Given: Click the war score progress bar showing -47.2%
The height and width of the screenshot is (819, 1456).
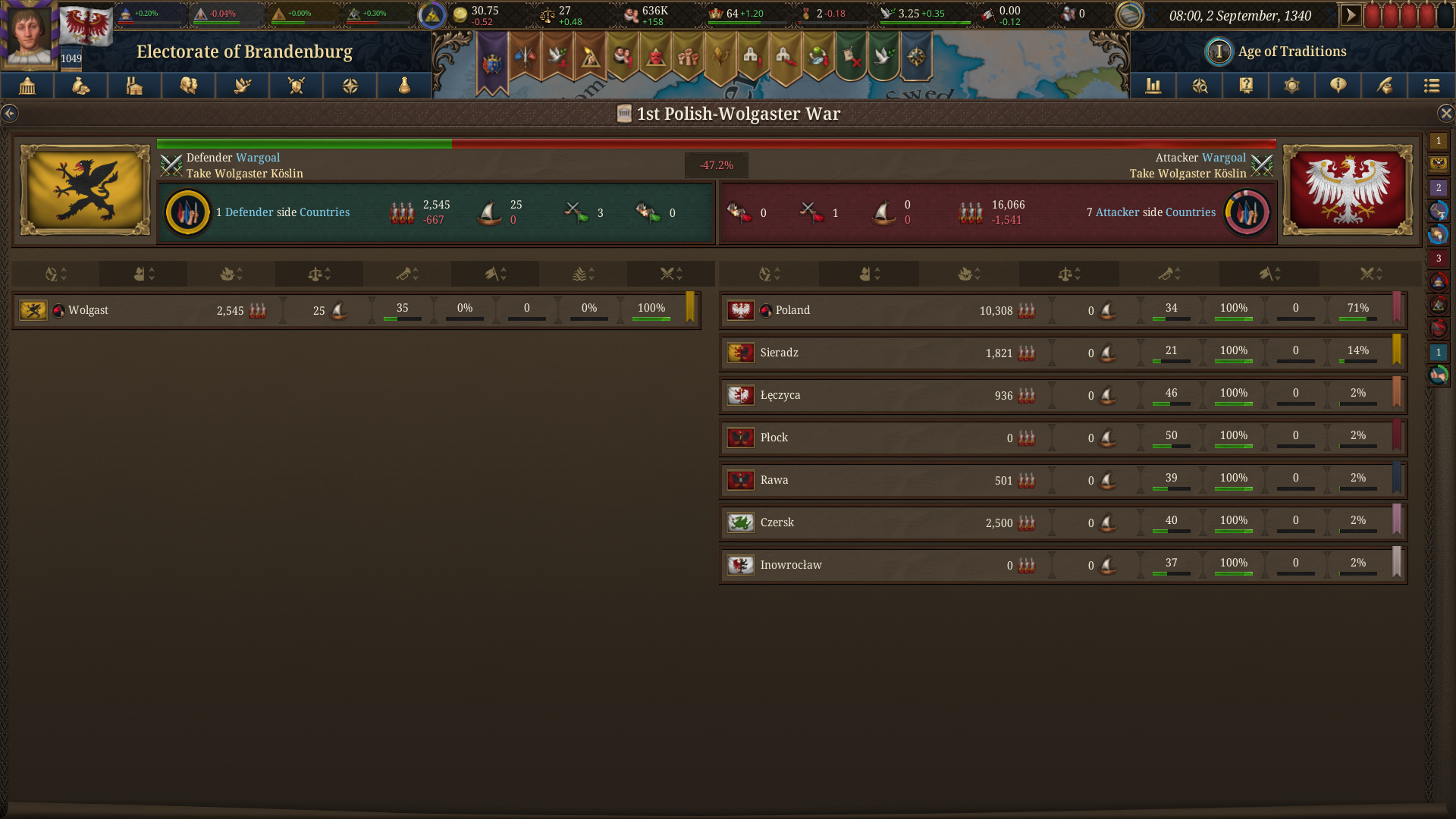Looking at the screenshot, I should (716, 143).
